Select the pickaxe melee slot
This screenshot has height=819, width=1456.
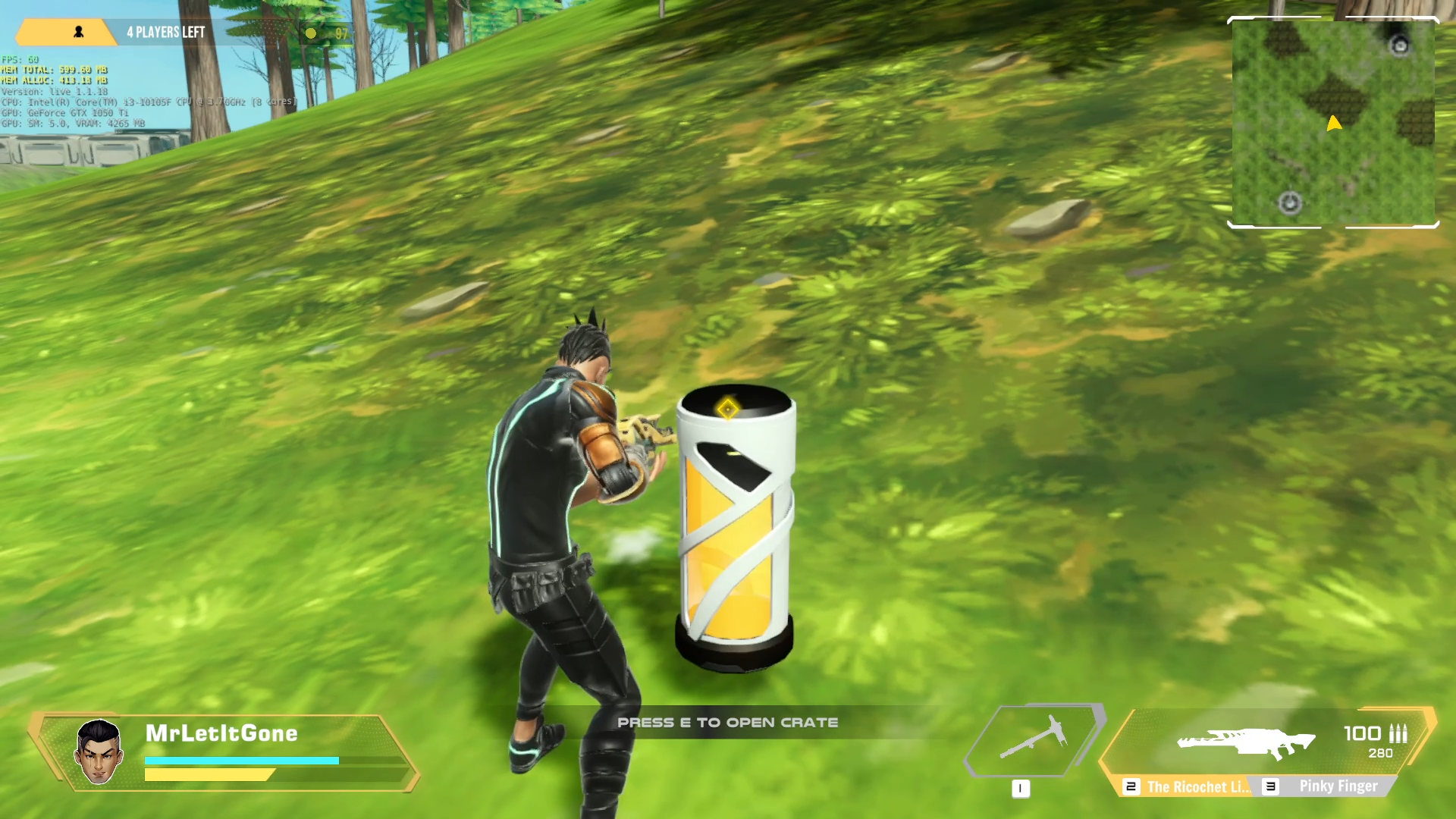[1034, 738]
